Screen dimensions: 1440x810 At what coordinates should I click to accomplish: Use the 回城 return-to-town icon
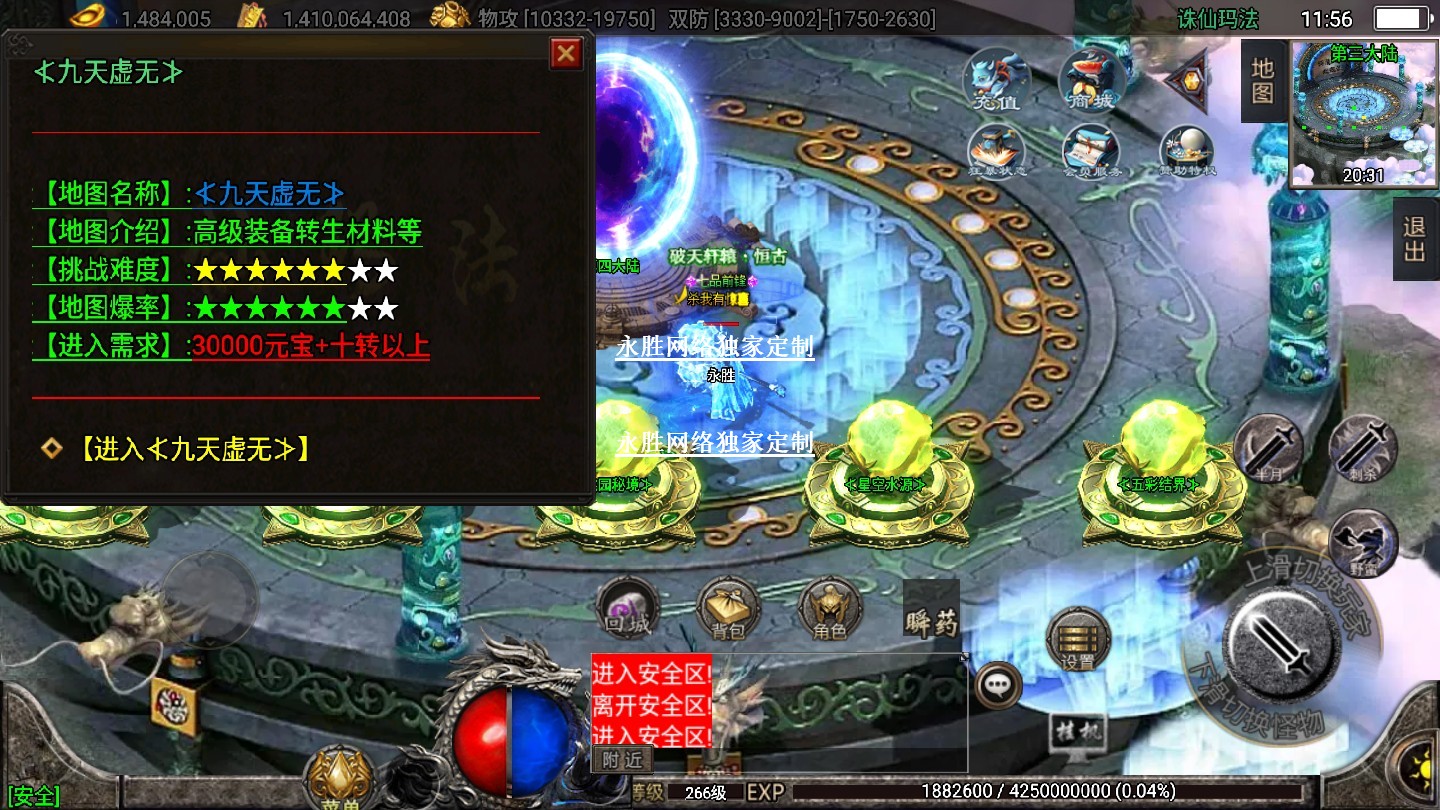[x=628, y=608]
